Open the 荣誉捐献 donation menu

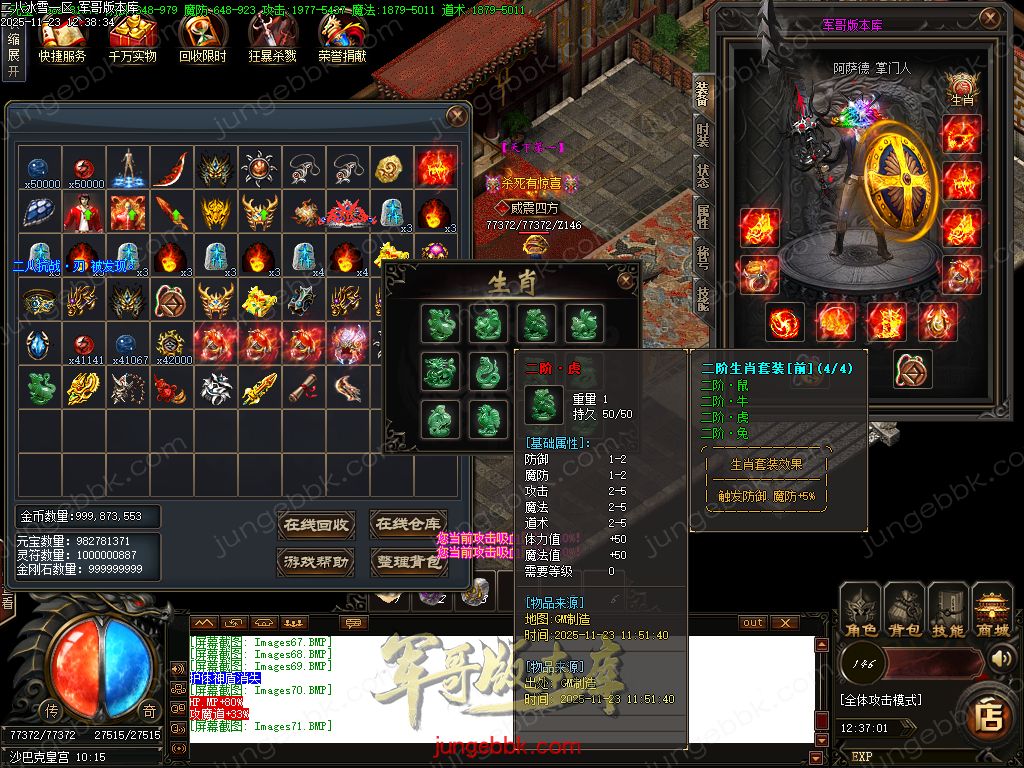tap(342, 40)
